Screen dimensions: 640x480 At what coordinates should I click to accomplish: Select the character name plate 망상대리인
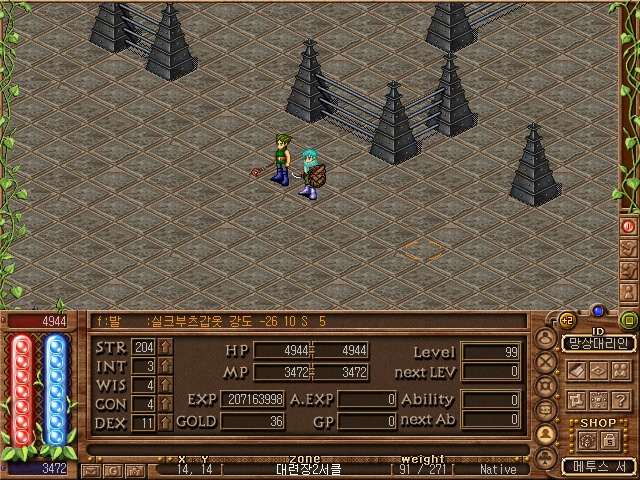pyautogui.click(x=598, y=343)
